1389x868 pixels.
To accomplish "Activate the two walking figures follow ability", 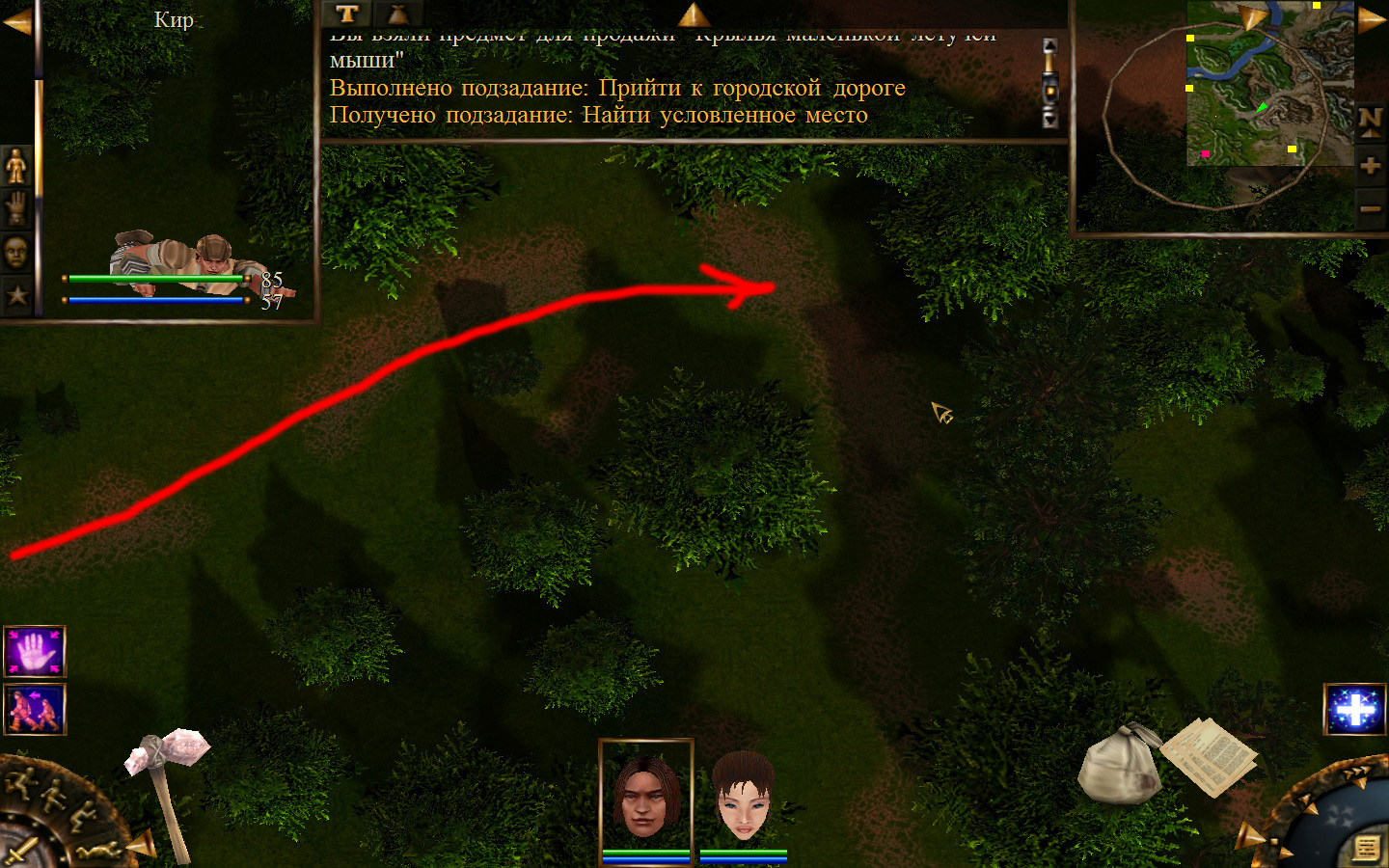I will (35, 709).
